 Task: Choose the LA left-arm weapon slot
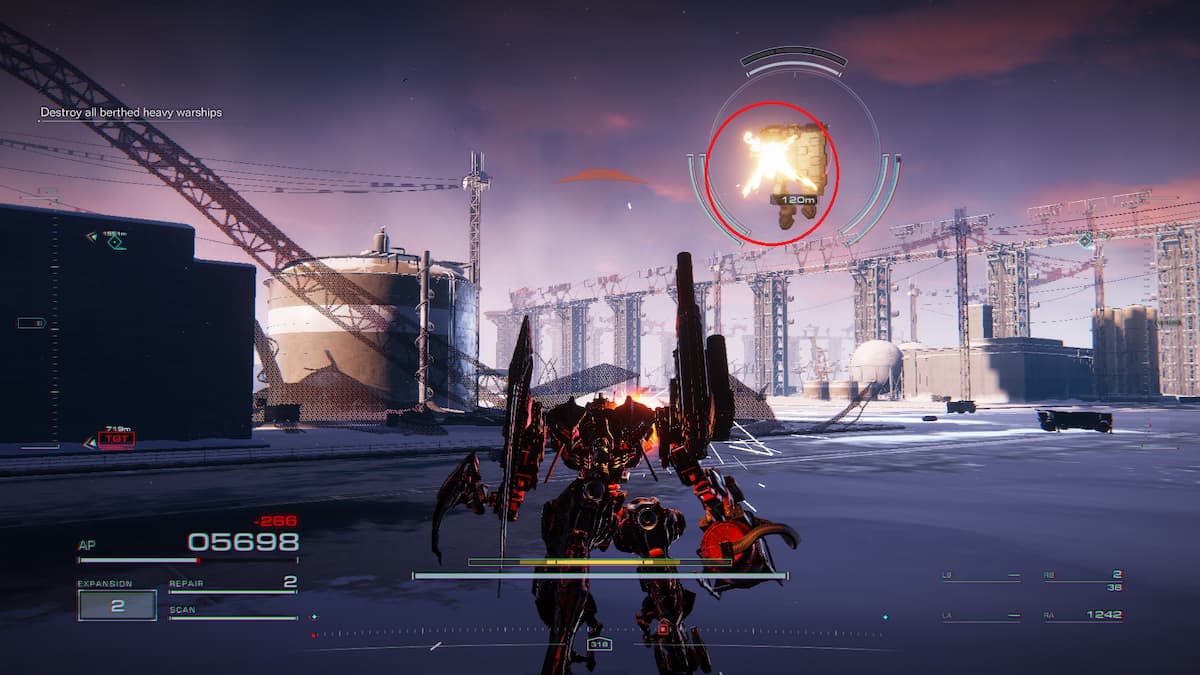981,615
